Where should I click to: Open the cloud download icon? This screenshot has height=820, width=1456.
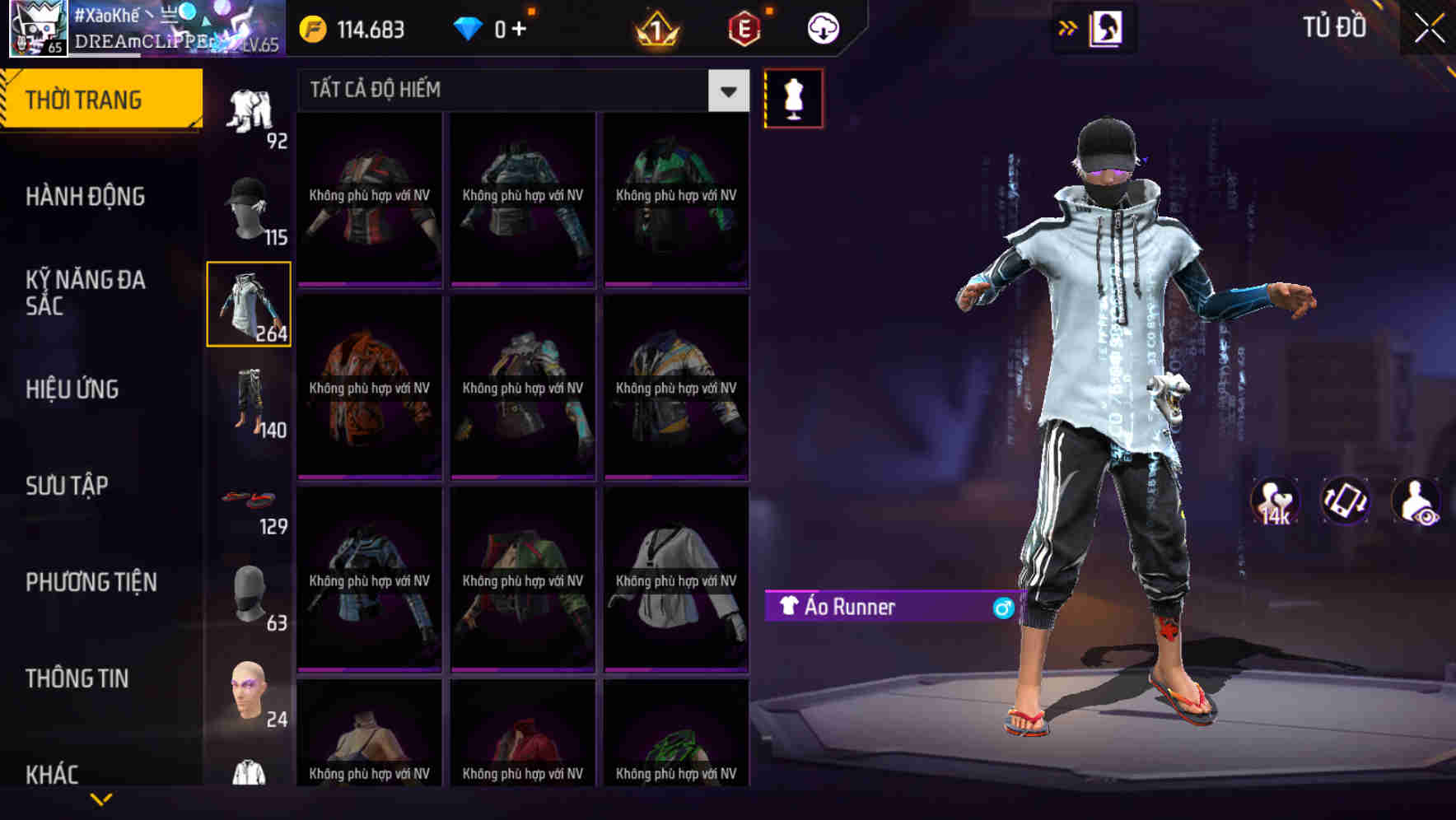820,27
